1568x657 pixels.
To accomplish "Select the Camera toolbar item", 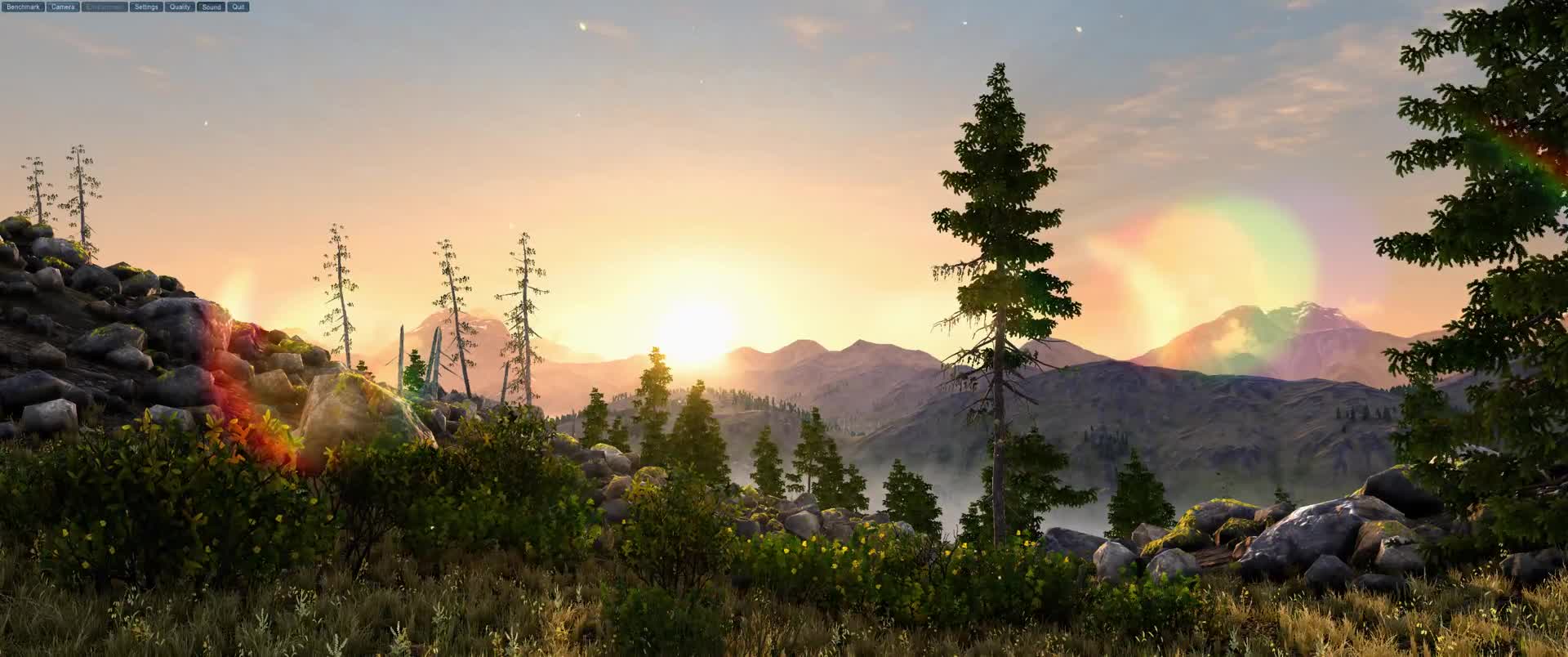I will point(62,6).
